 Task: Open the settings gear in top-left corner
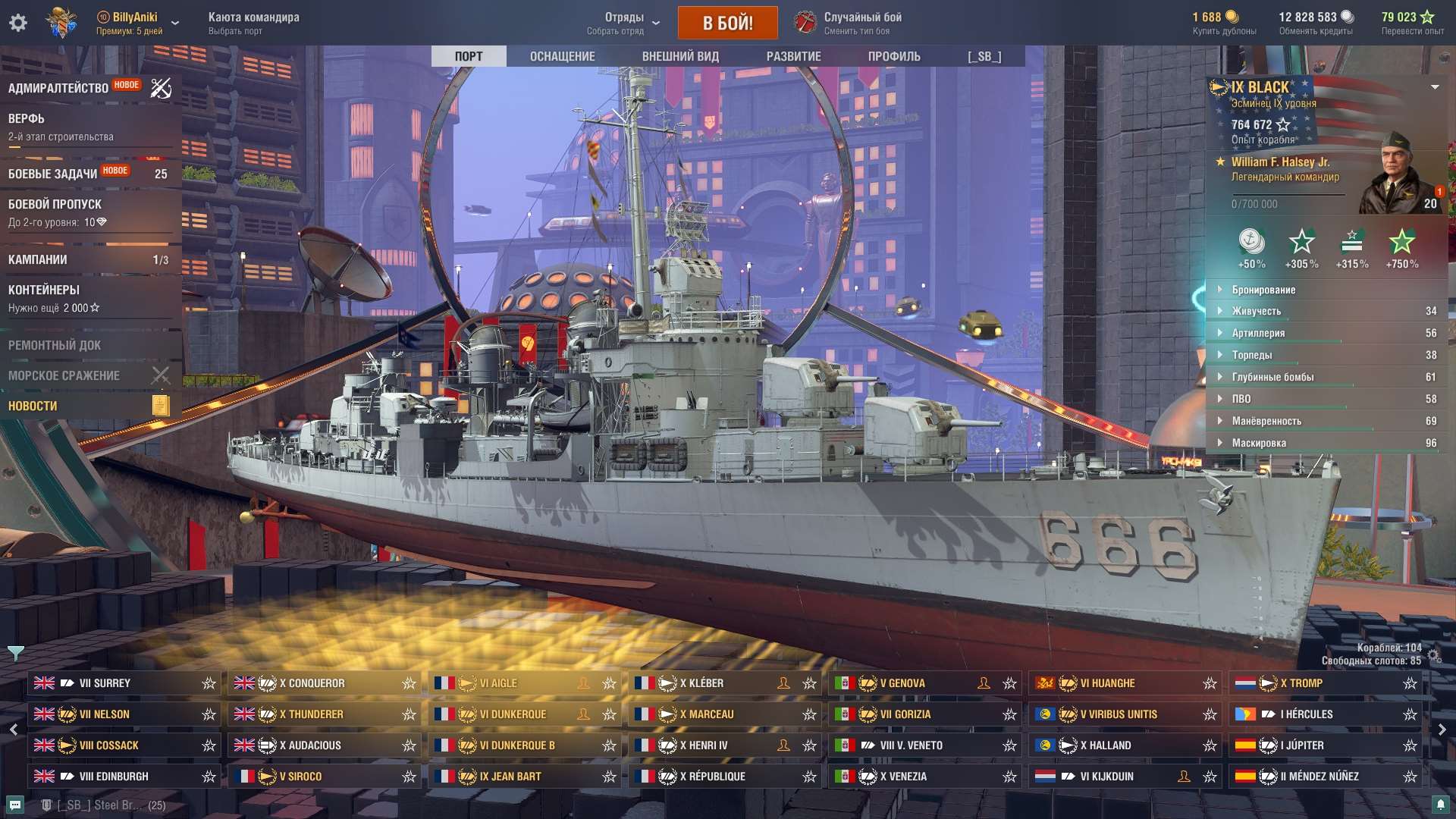[18, 23]
